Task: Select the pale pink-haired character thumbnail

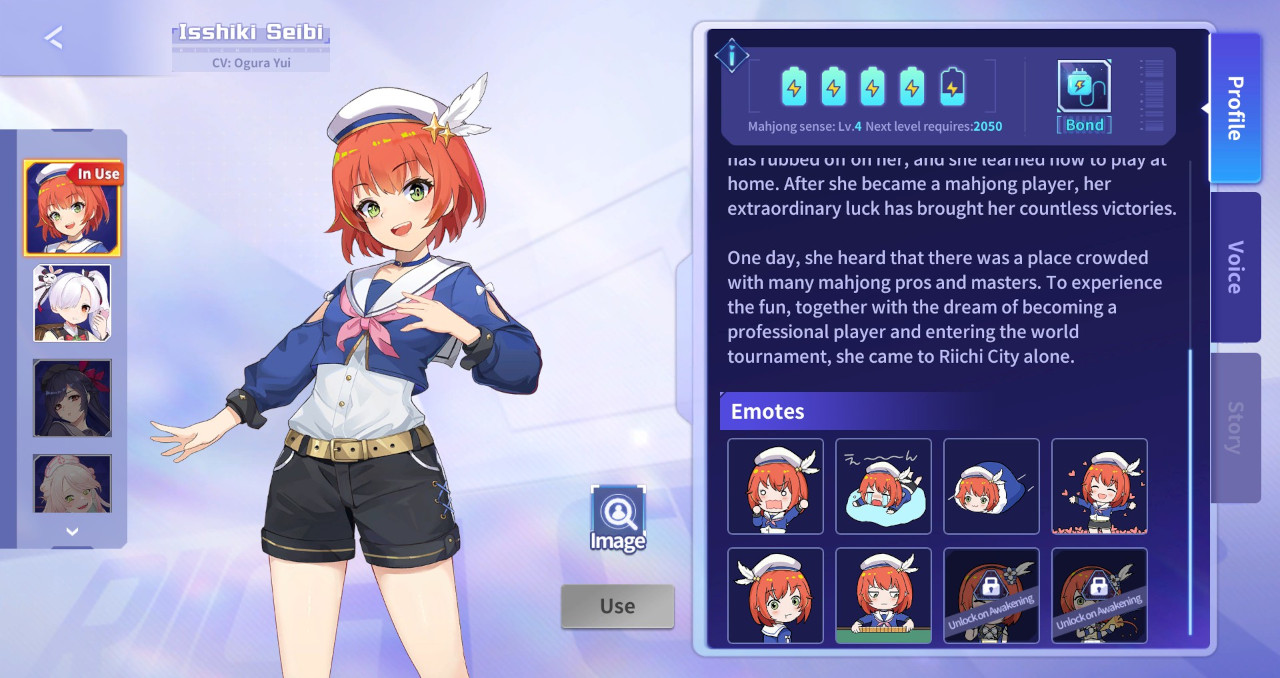Action: click(x=72, y=484)
